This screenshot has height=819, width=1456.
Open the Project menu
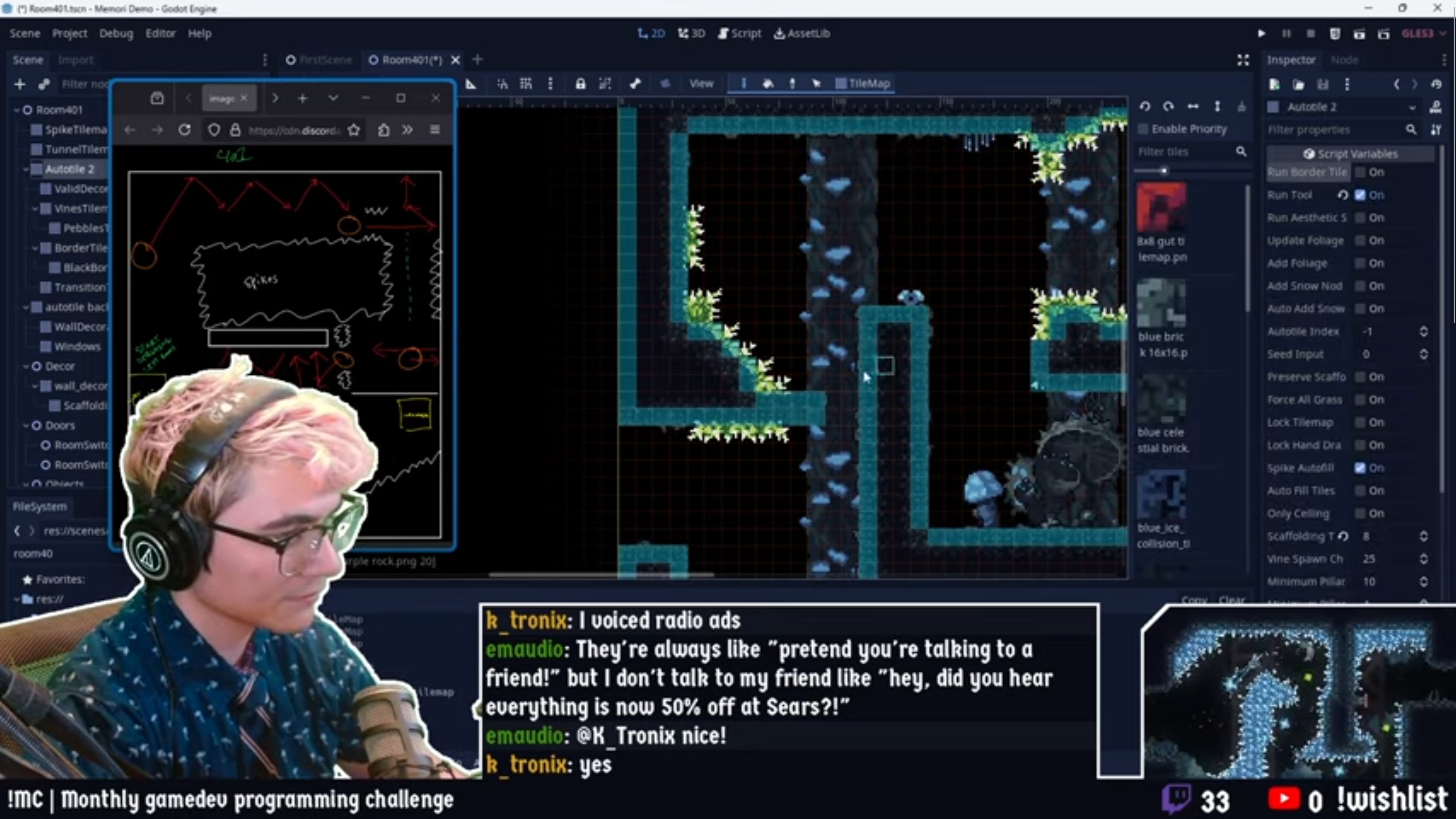click(69, 34)
